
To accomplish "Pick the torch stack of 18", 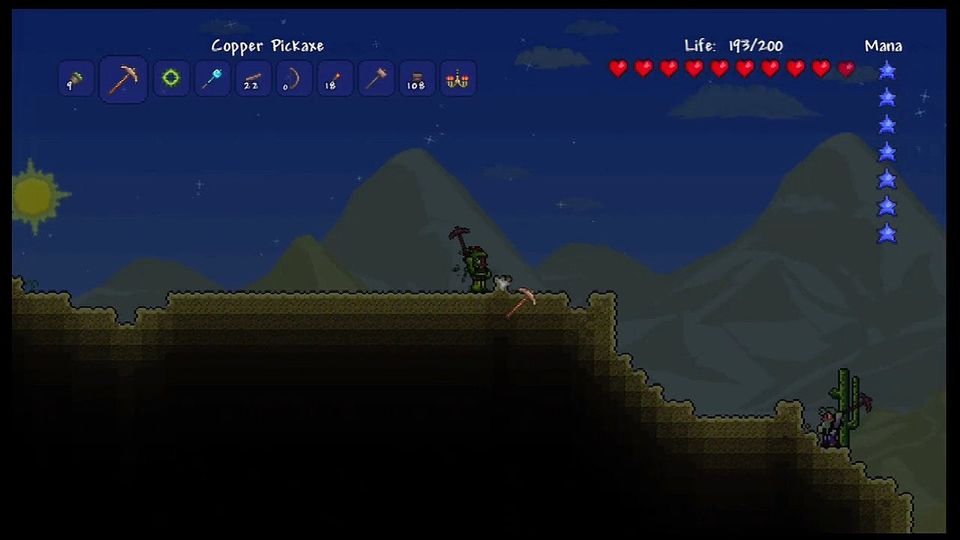I will click(x=335, y=79).
